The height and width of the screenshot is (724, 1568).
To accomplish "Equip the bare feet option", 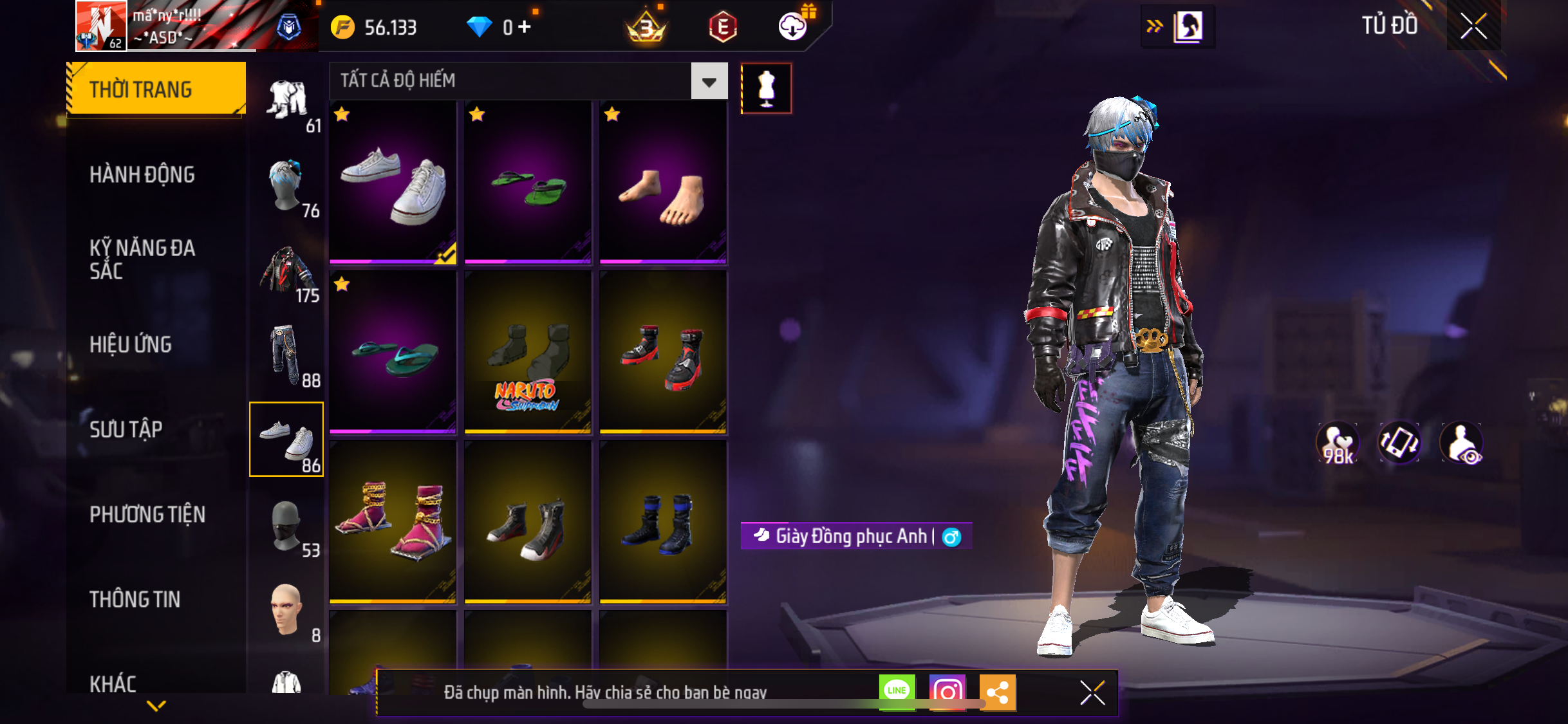I will click(663, 183).
